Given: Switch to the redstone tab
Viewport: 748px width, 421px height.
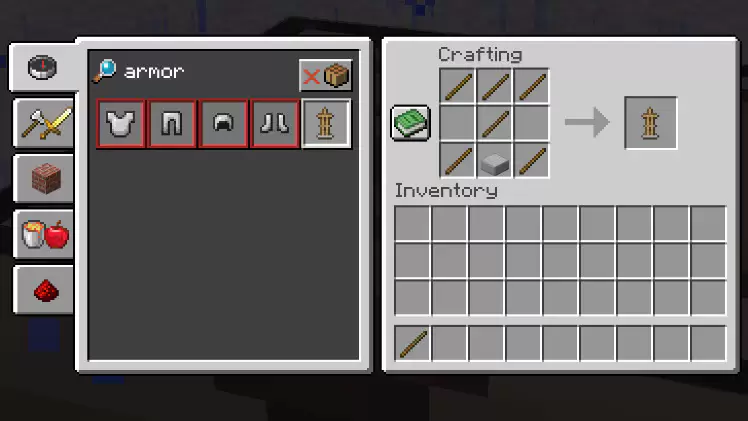Looking at the screenshot, I should 43,291.
